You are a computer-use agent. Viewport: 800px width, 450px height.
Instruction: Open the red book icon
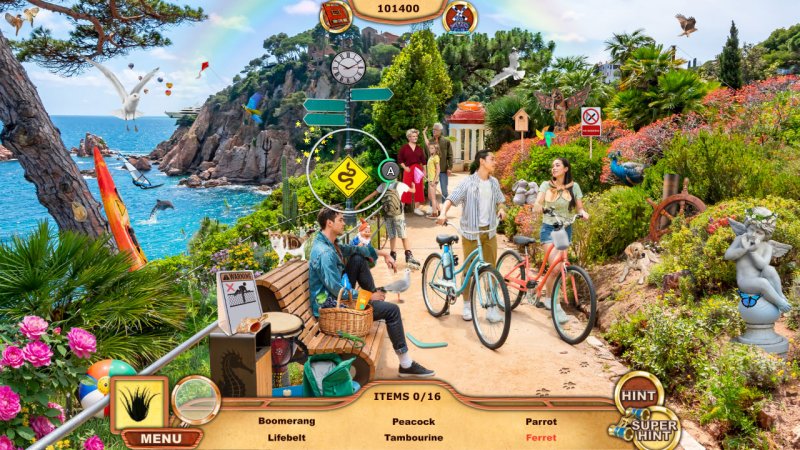click(336, 15)
